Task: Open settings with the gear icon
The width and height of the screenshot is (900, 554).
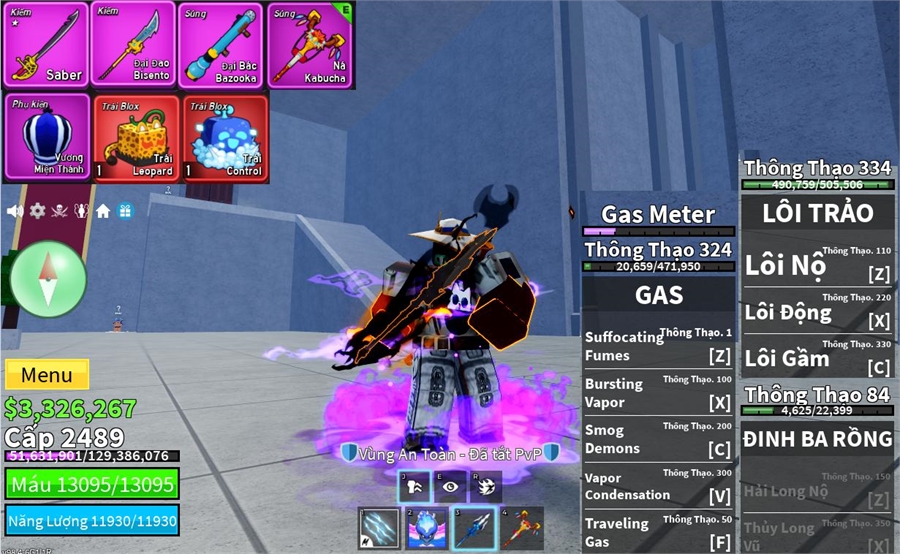Action: pyautogui.click(x=37, y=211)
